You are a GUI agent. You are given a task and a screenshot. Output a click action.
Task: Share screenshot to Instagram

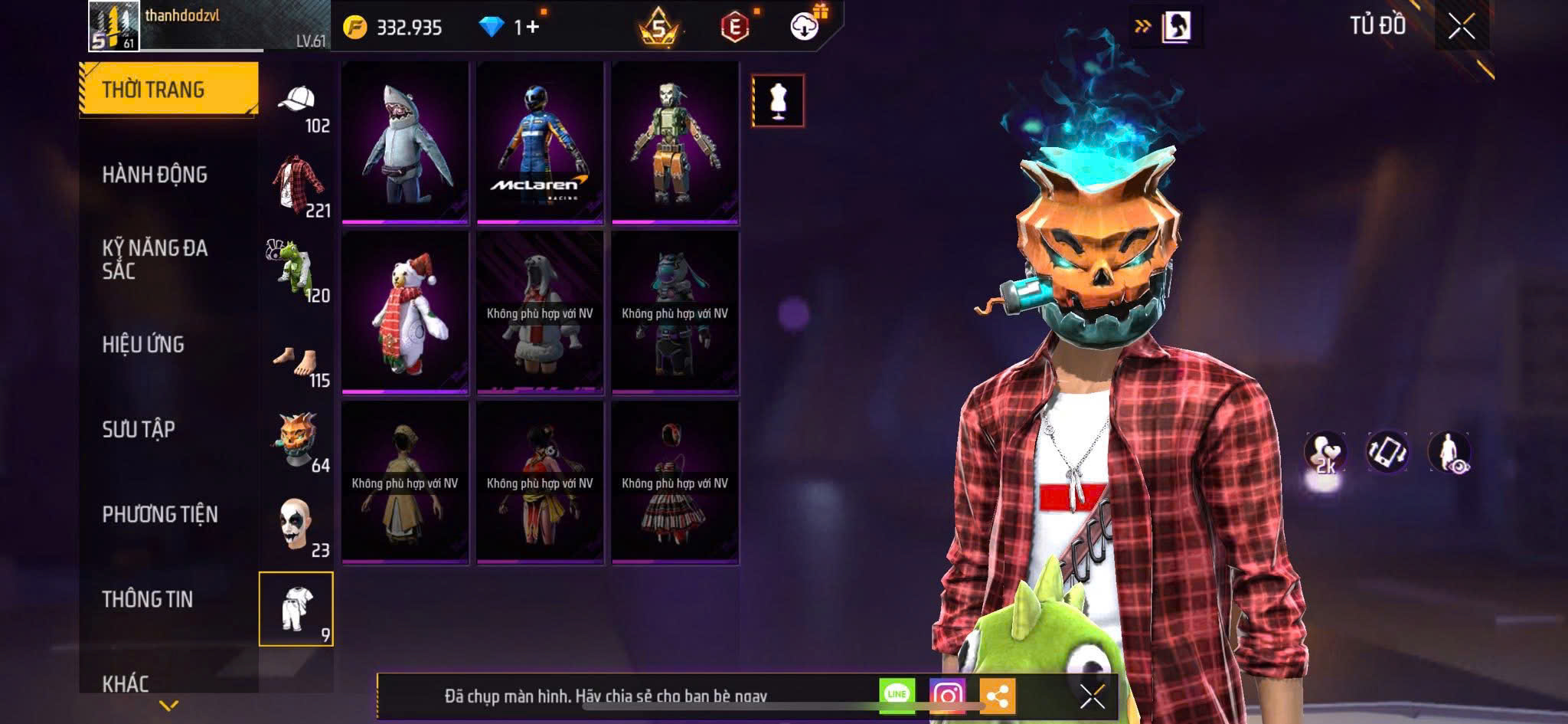coord(947,696)
